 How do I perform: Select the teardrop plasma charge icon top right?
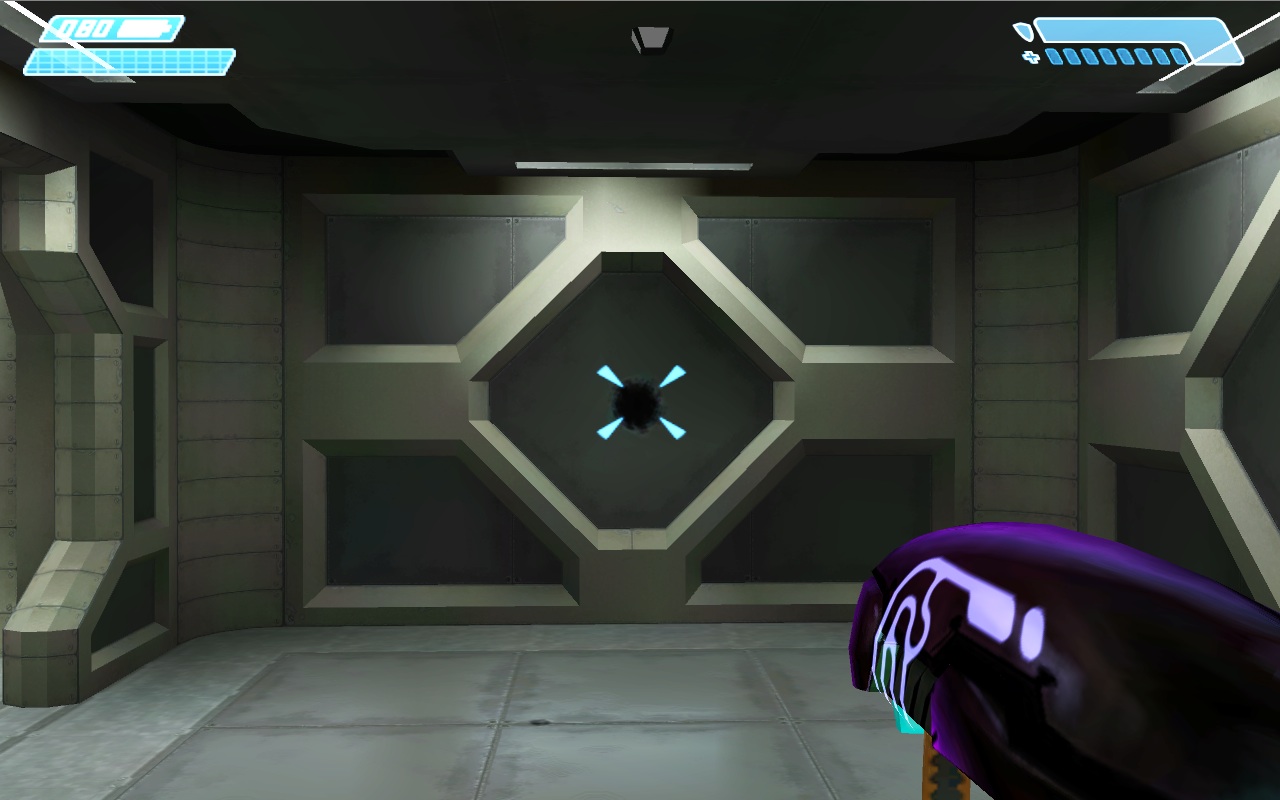(1024, 31)
